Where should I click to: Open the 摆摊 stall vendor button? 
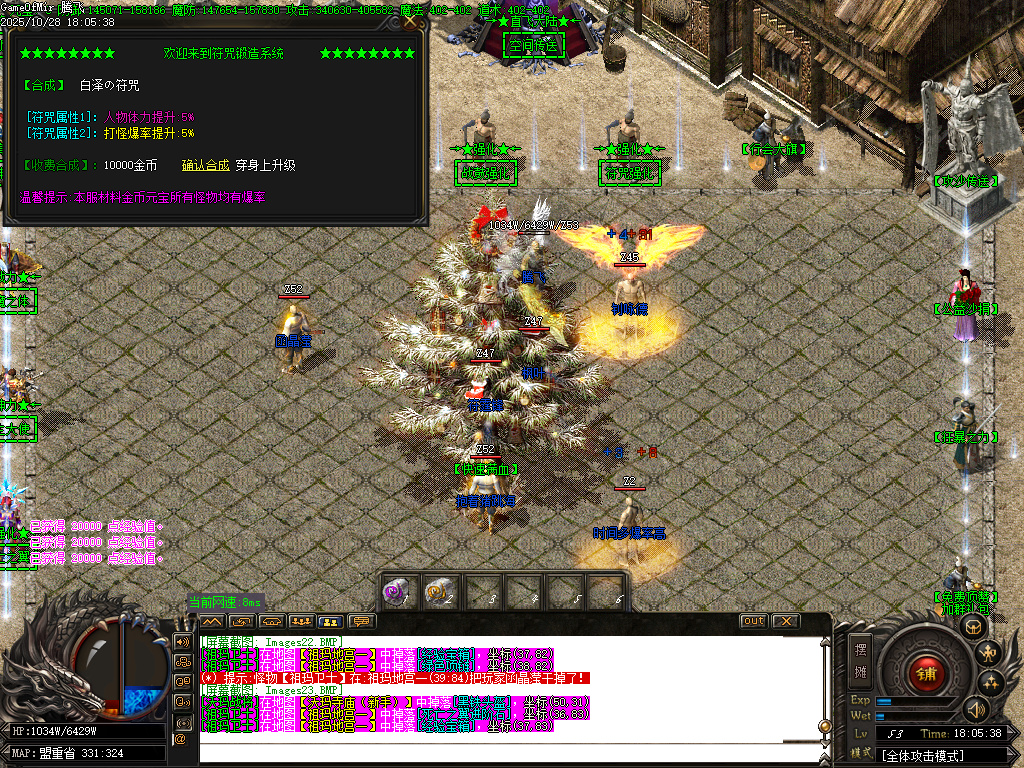[861, 659]
